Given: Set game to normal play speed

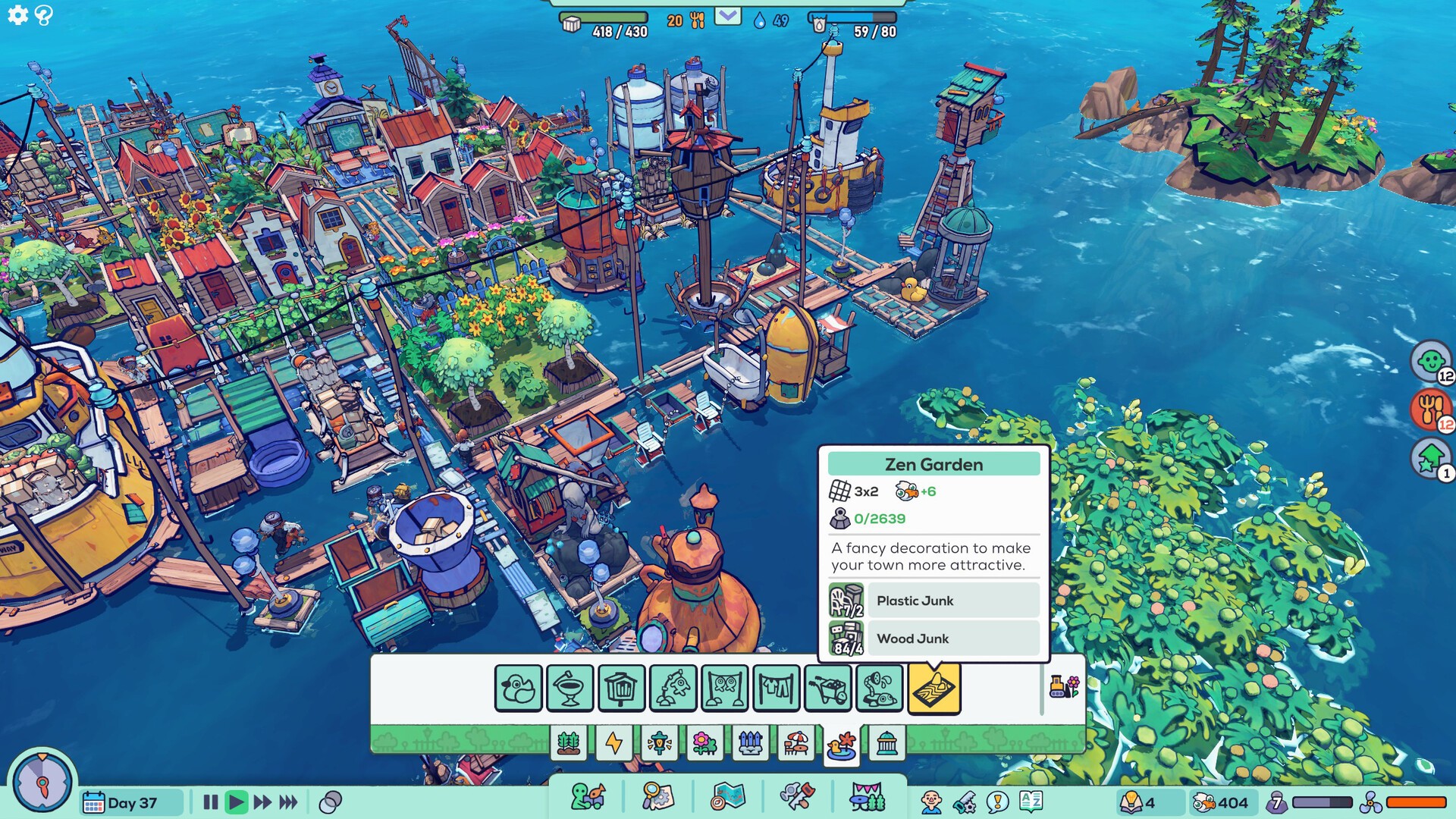Looking at the screenshot, I should [237, 802].
